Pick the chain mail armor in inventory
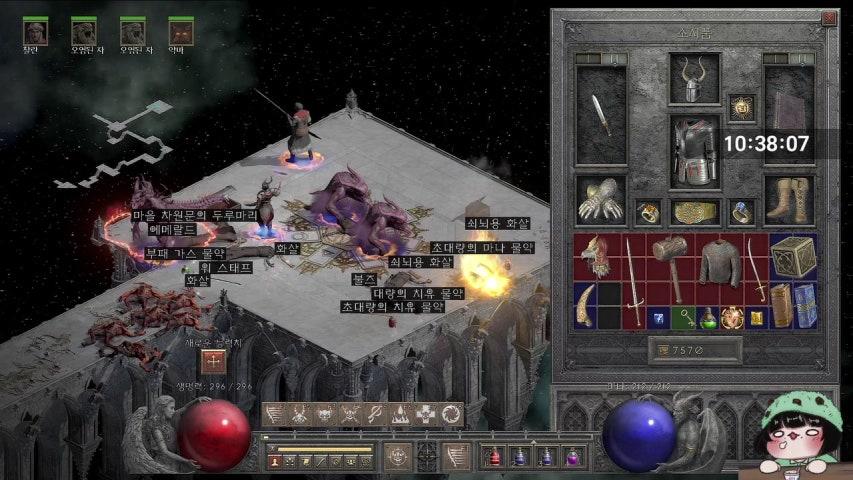The height and width of the screenshot is (480, 853). click(x=718, y=262)
